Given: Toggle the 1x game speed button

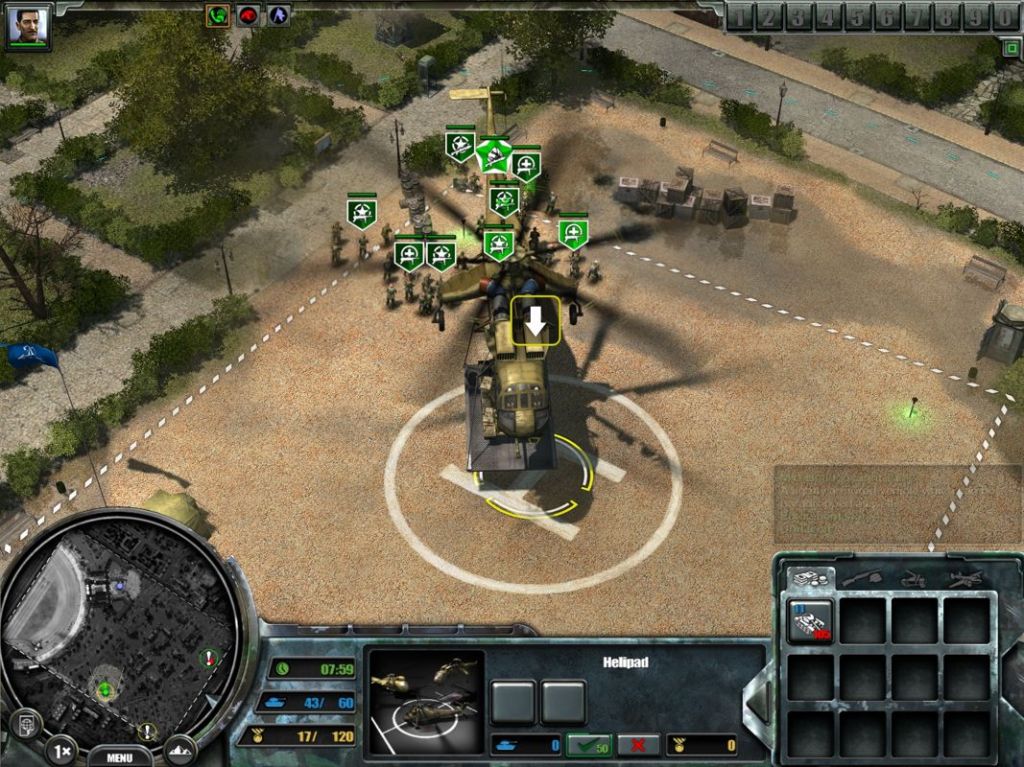Looking at the screenshot, I should point(62,749).
